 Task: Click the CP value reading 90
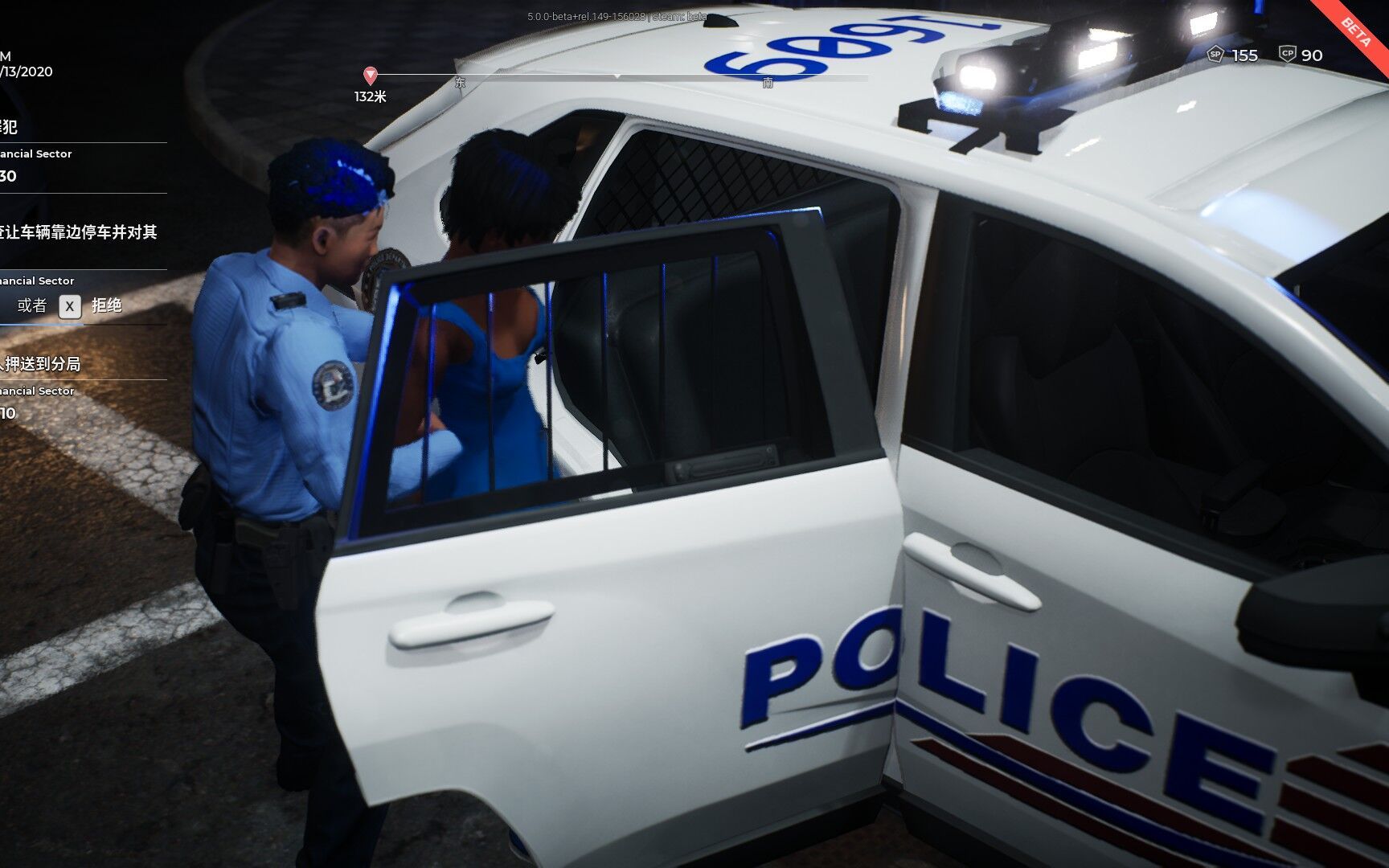[1312, 55]
